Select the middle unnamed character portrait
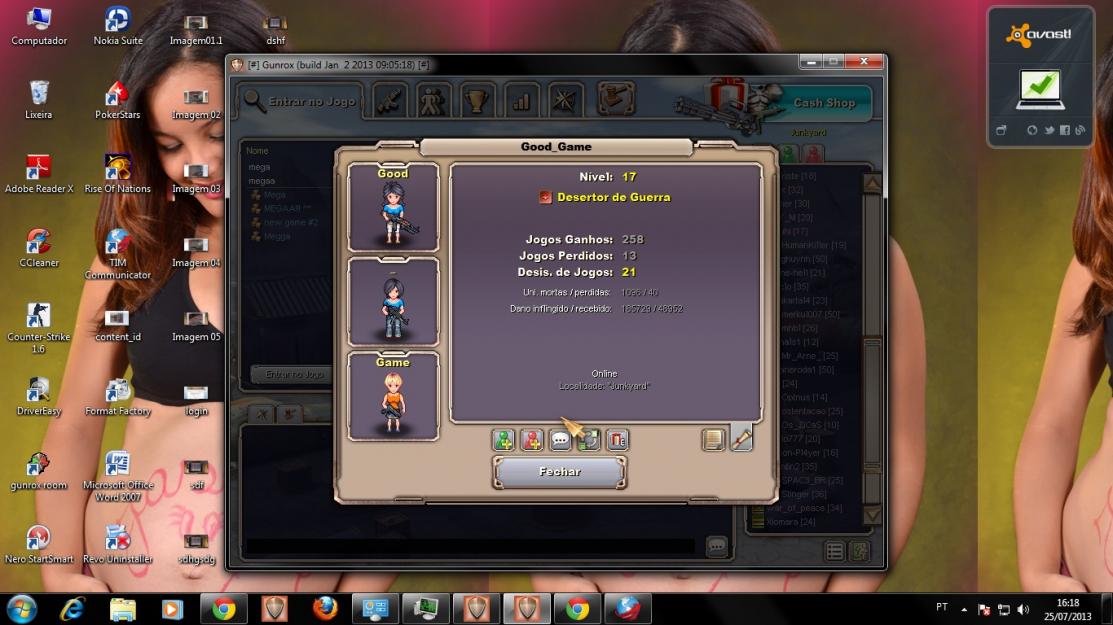The width and height of the screenshot is (1113, 625). tap(393, 302)
